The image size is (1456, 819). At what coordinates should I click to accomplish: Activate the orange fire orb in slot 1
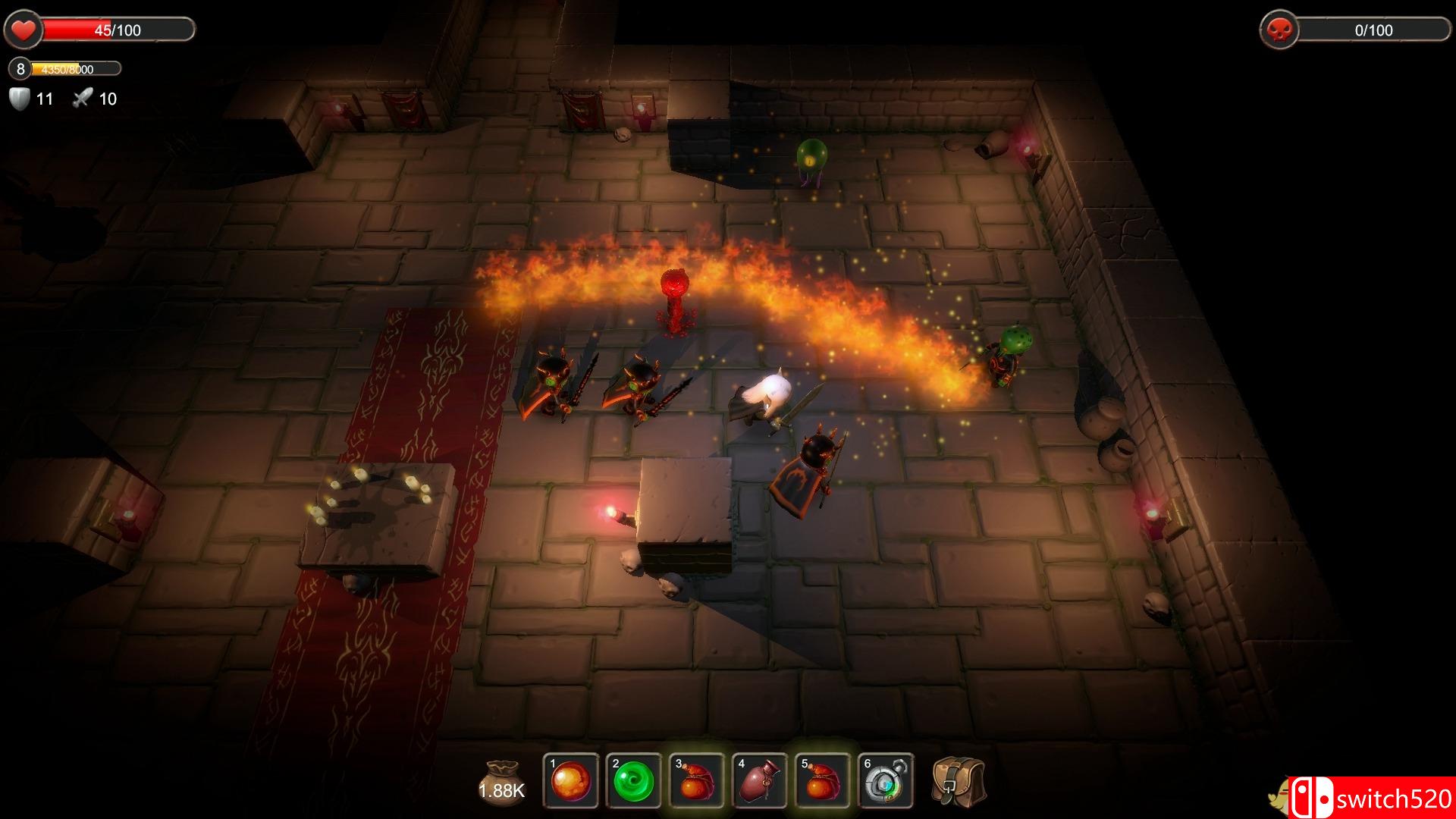tap(571, 781)
